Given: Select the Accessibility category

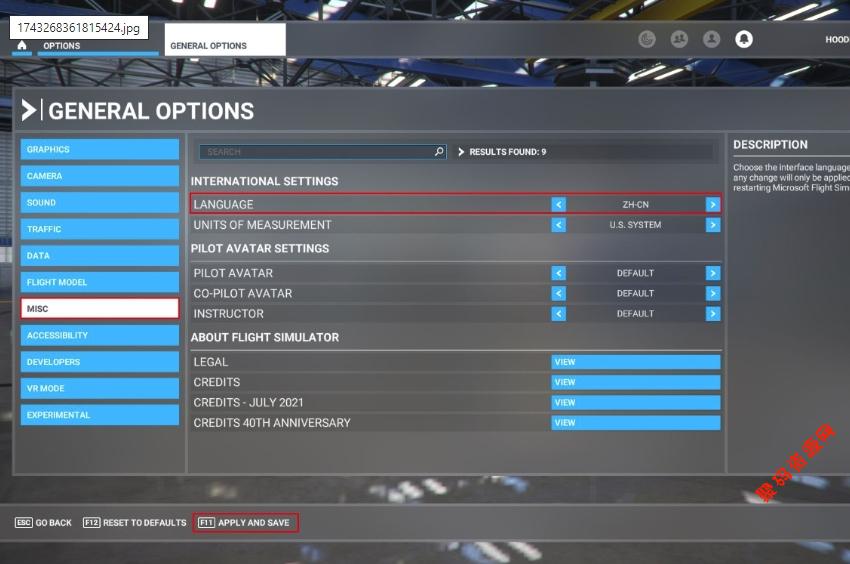Looking at the screenshot, I should coord(99,335).
